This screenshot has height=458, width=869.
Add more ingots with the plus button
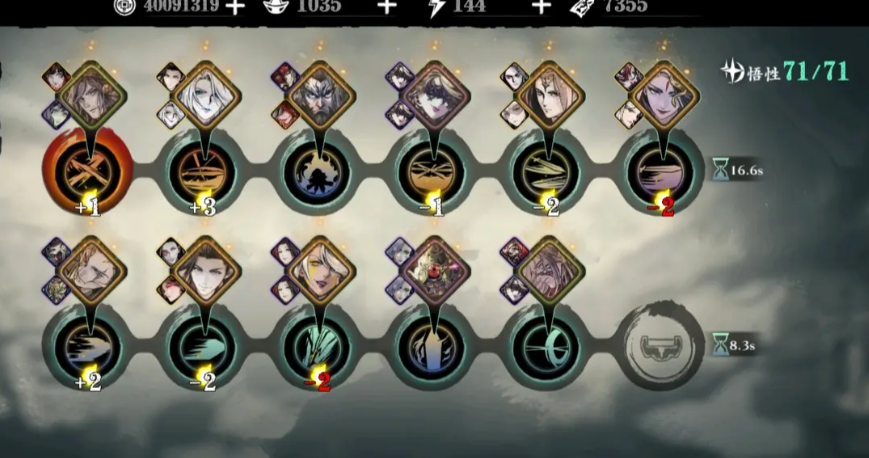point(386,7)
